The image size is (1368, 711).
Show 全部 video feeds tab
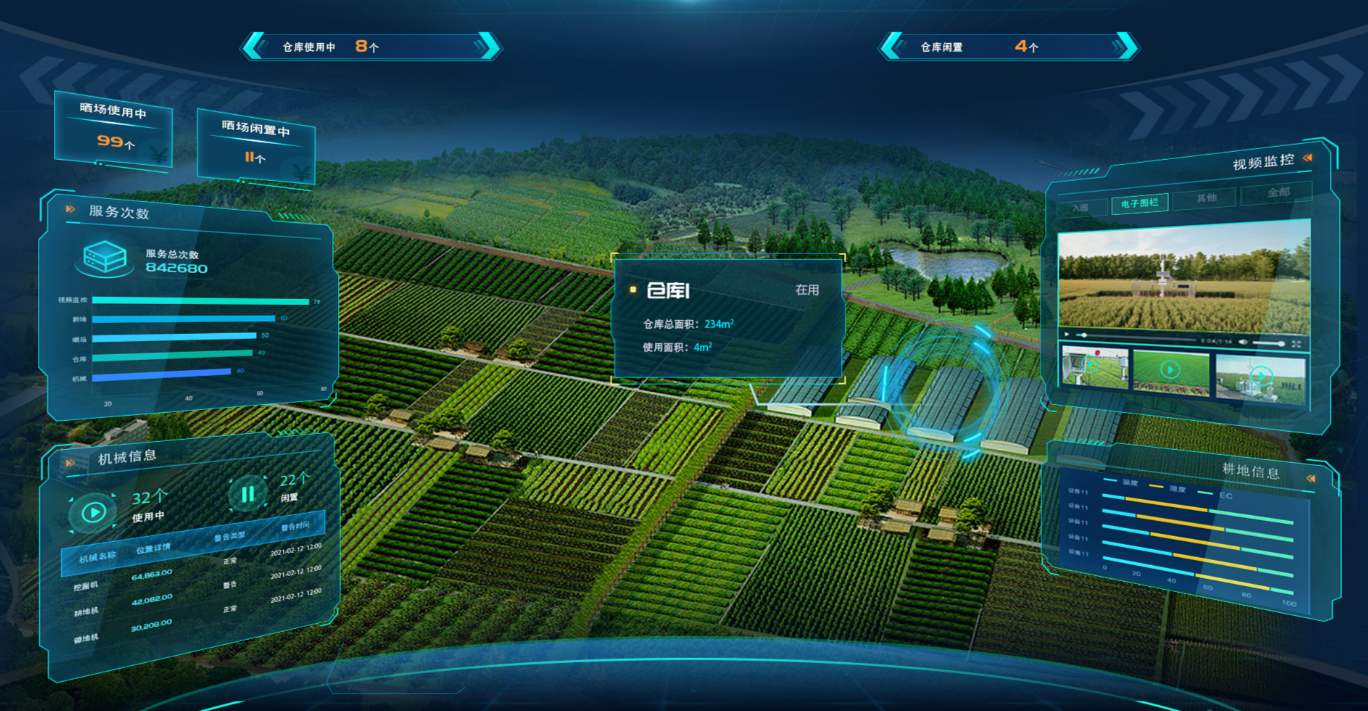(1277, 192)
